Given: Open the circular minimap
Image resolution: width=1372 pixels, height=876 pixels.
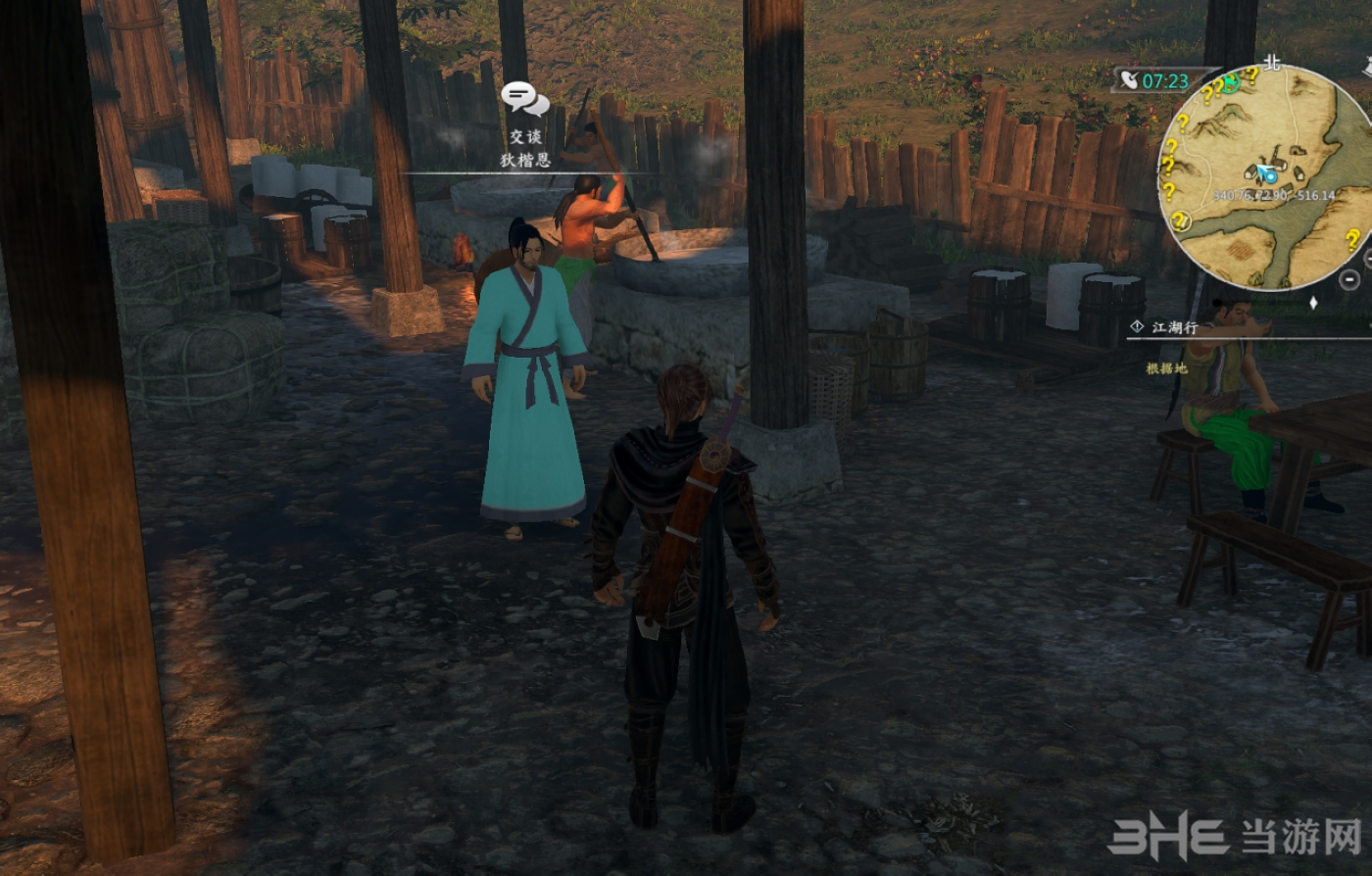Looking at the screenshot, I should (1267, 178).
